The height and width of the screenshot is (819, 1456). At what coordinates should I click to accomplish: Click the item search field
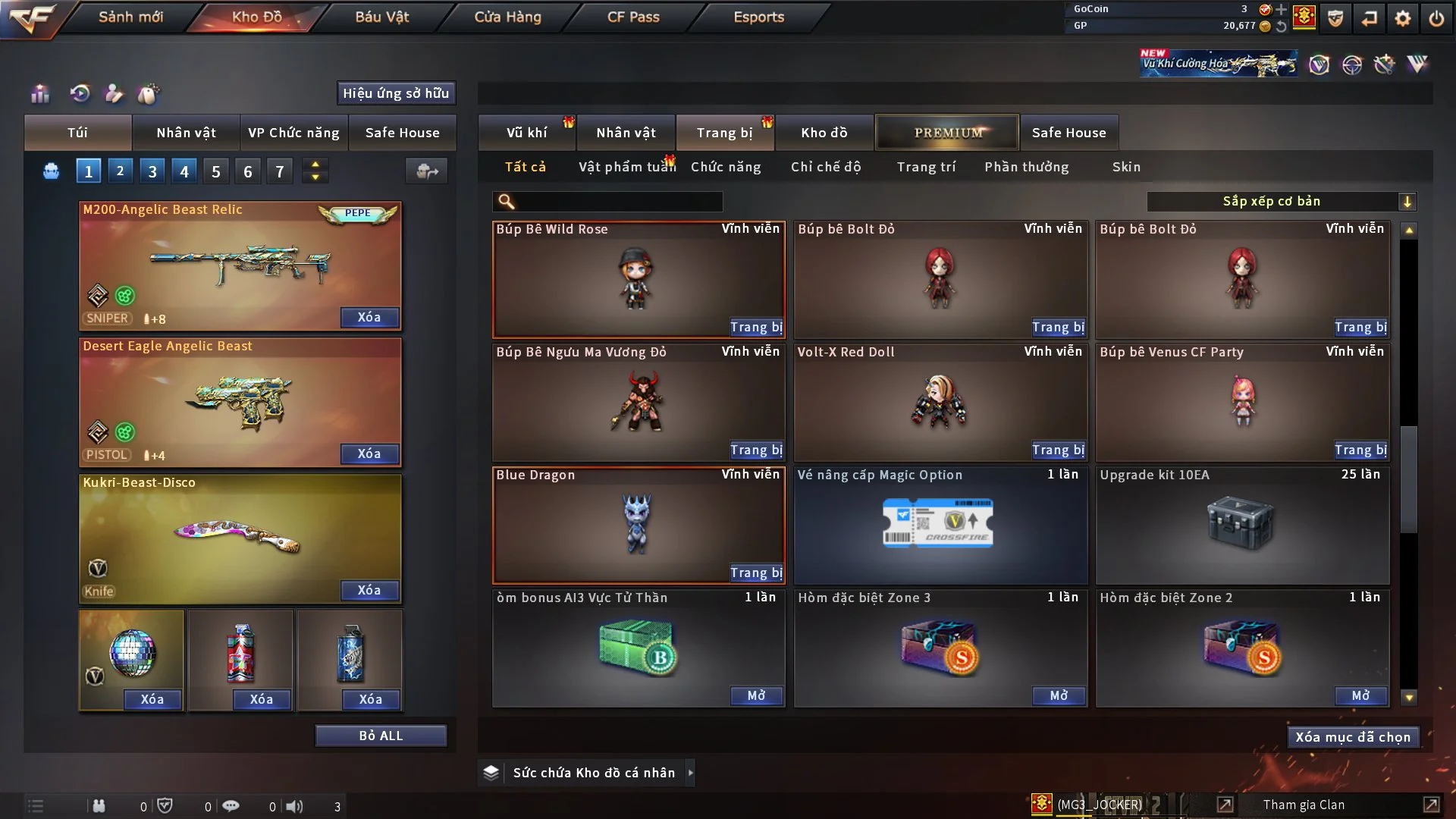[x=618, y=202]
